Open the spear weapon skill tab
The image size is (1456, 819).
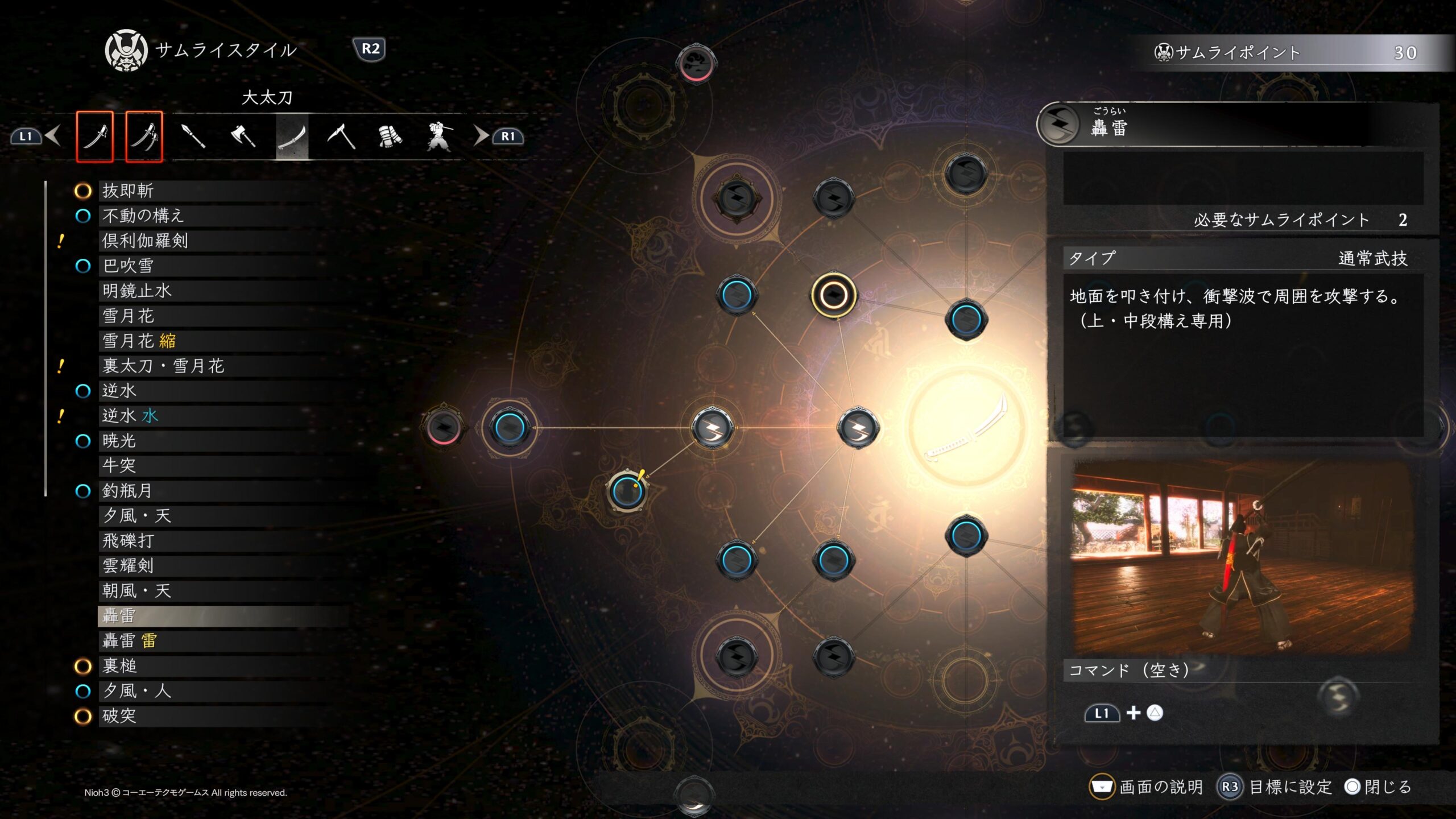[193, 136]
